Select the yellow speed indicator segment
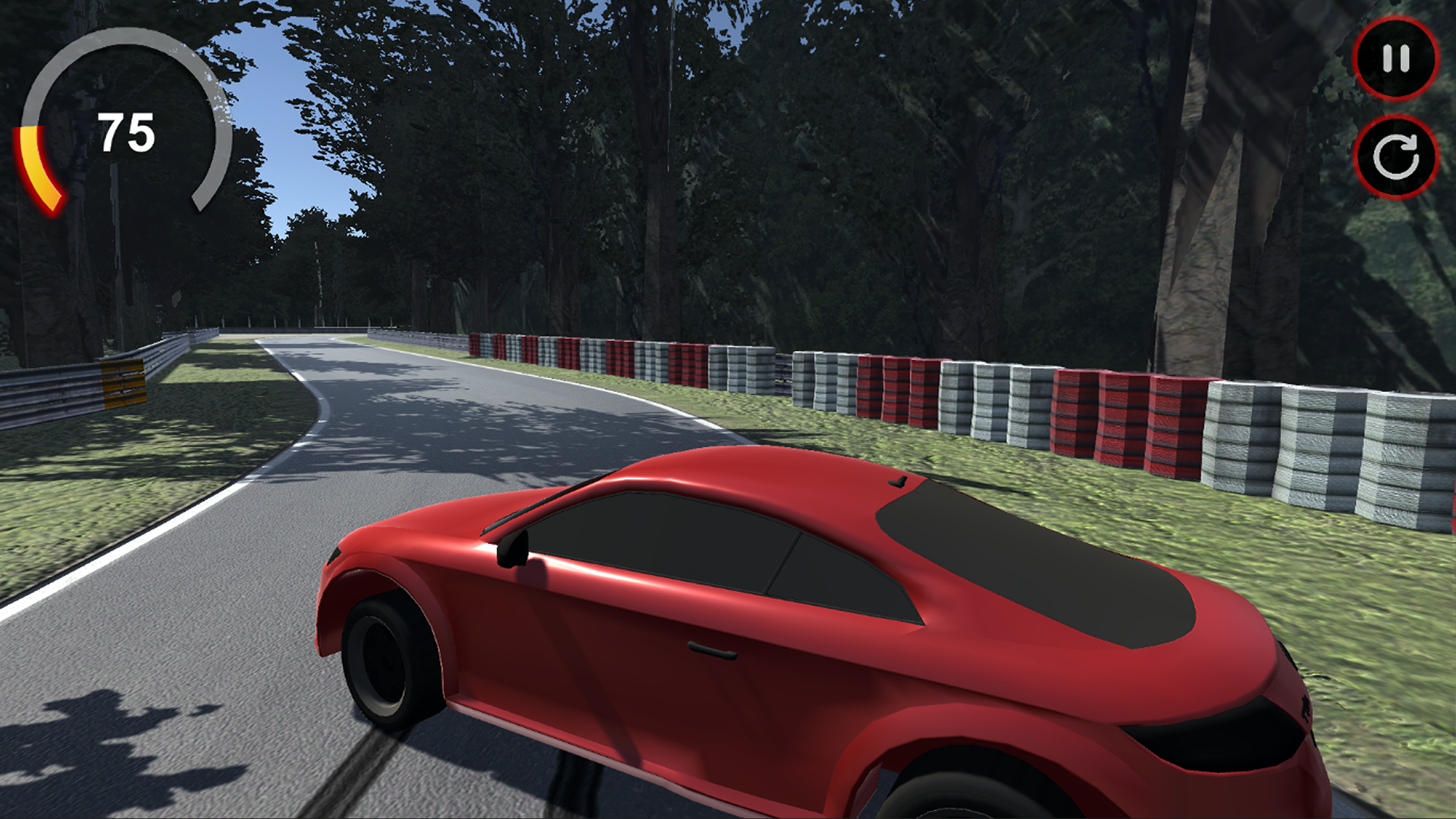 pyautogui.click(x=34, y=163)
